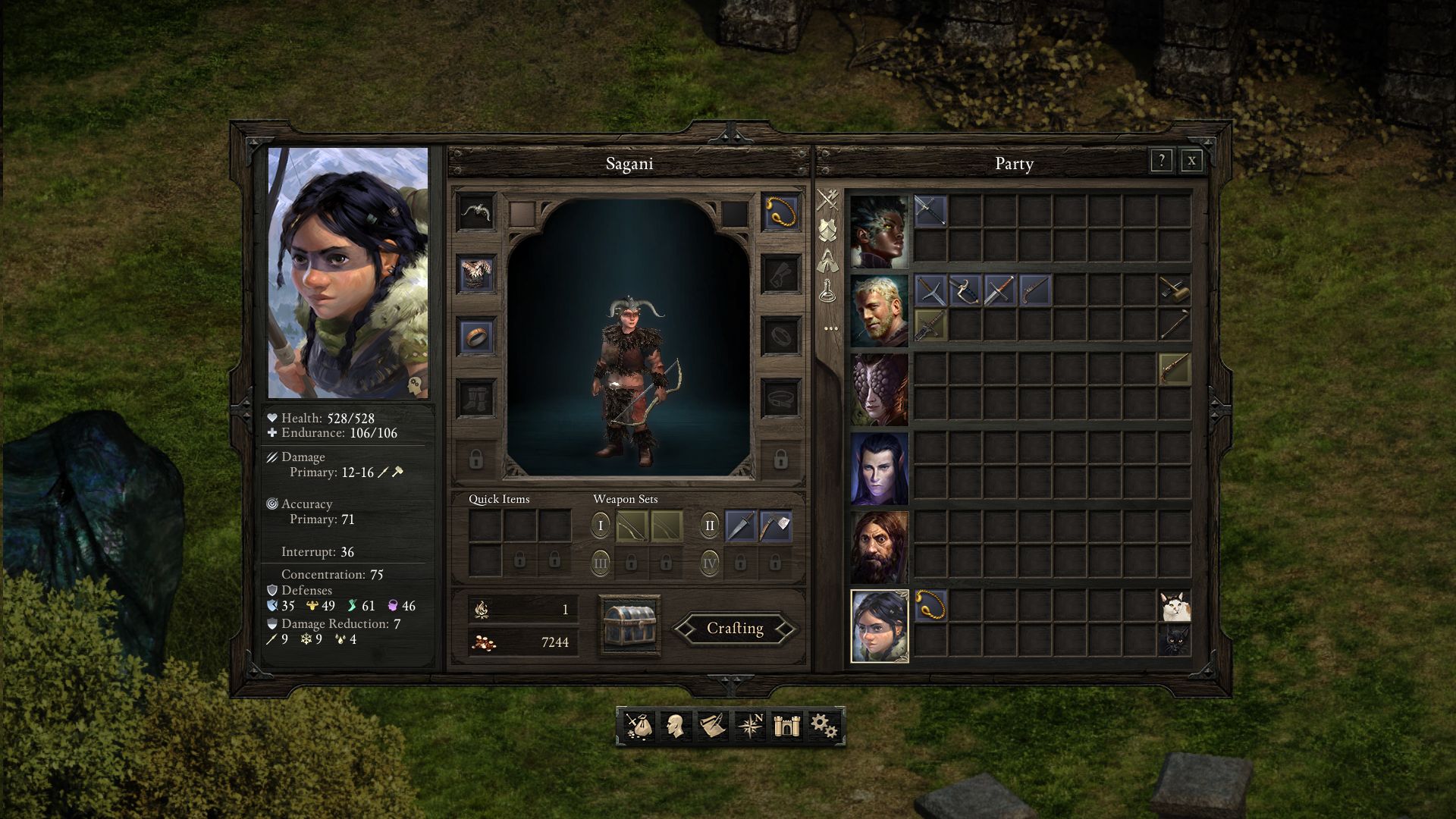
Task: Switch to Weapon Set II
Action: (x=709, y=524)
